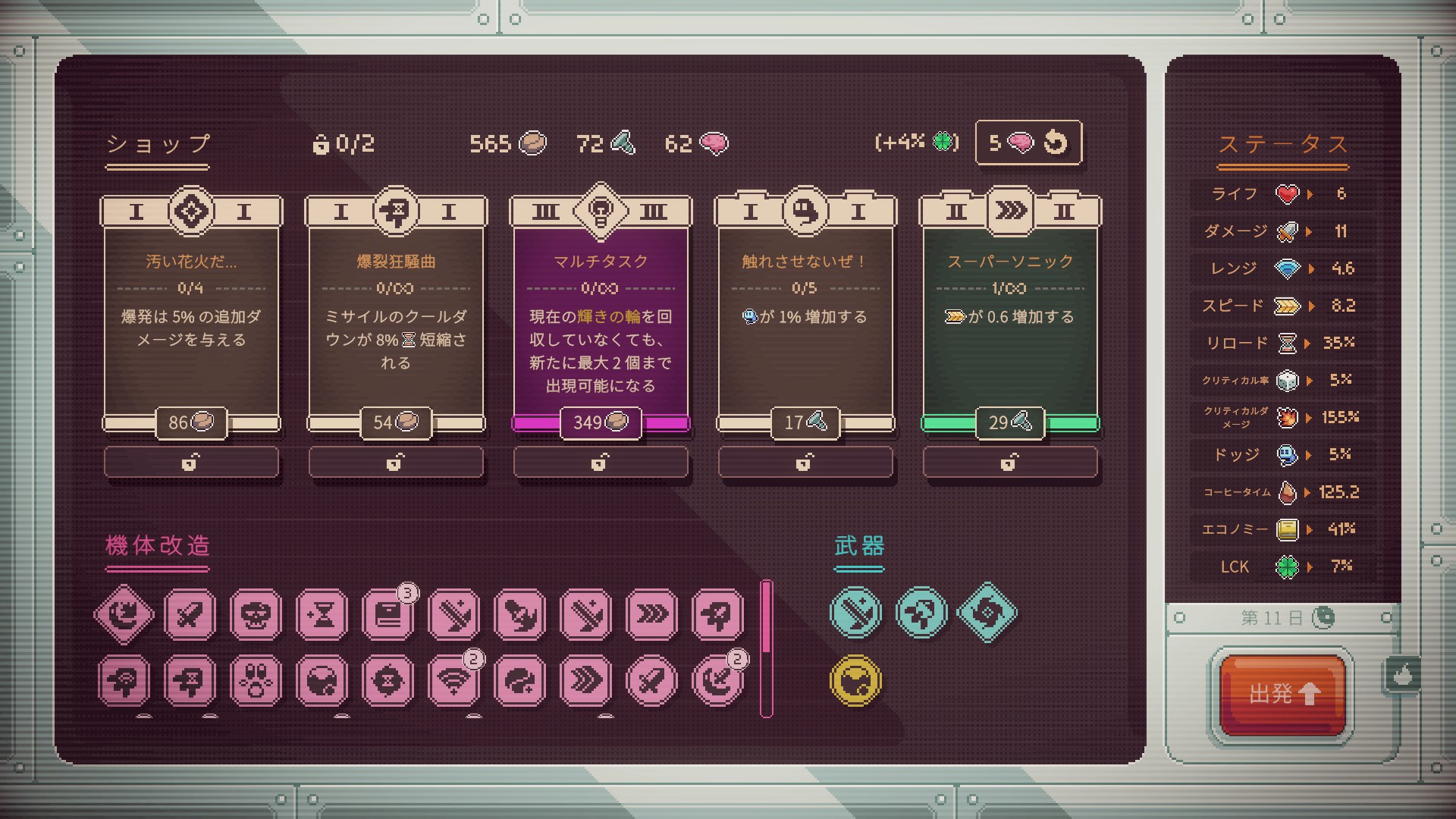Screen dimensions: 1456x819
Task: Inspect the yellow round weapon icon
Action: coord(856,680)
